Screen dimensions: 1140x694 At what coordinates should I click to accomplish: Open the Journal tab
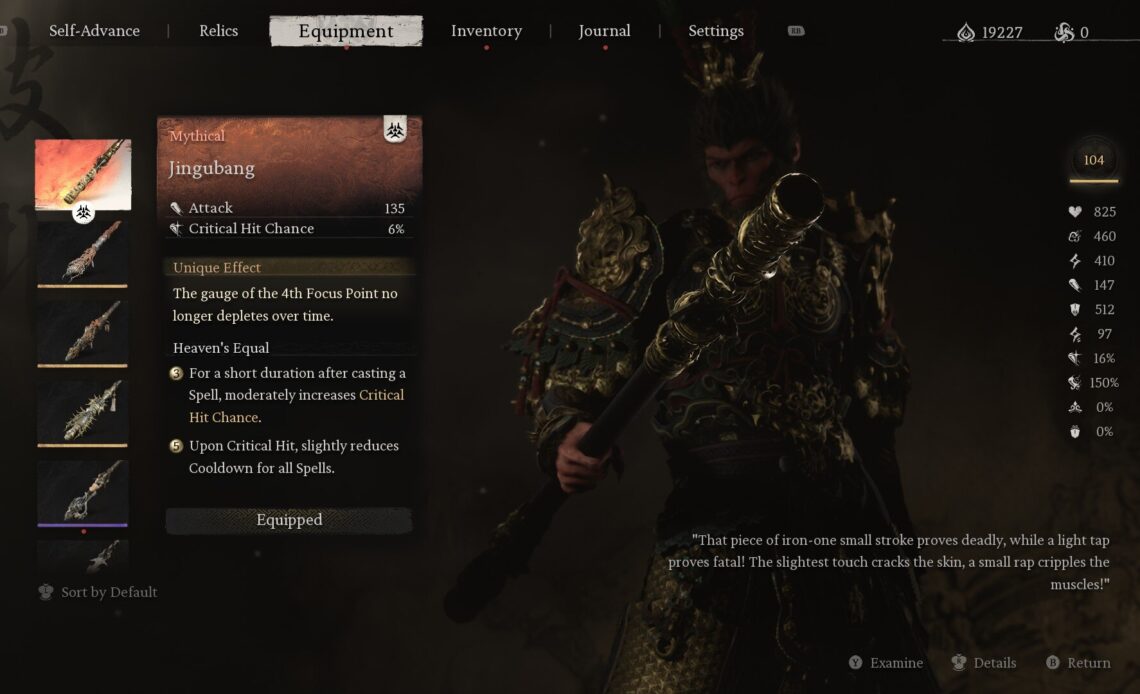[604, 31]
